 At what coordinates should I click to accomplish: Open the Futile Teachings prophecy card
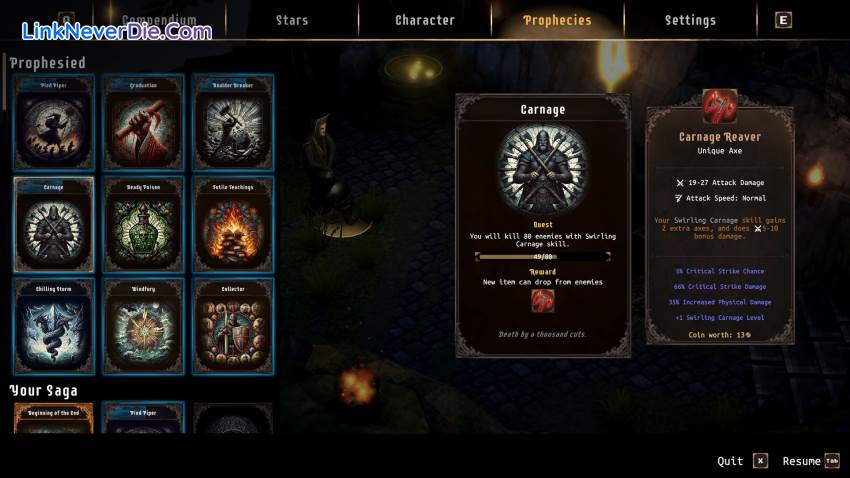pos(233,224)
